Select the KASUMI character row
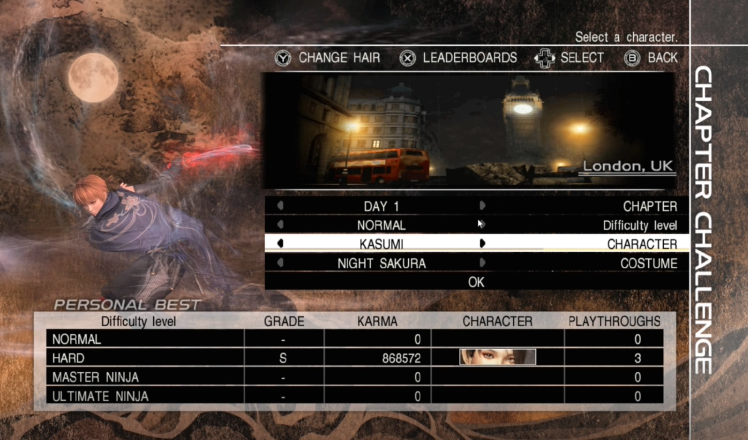 (x=380, y=243)
